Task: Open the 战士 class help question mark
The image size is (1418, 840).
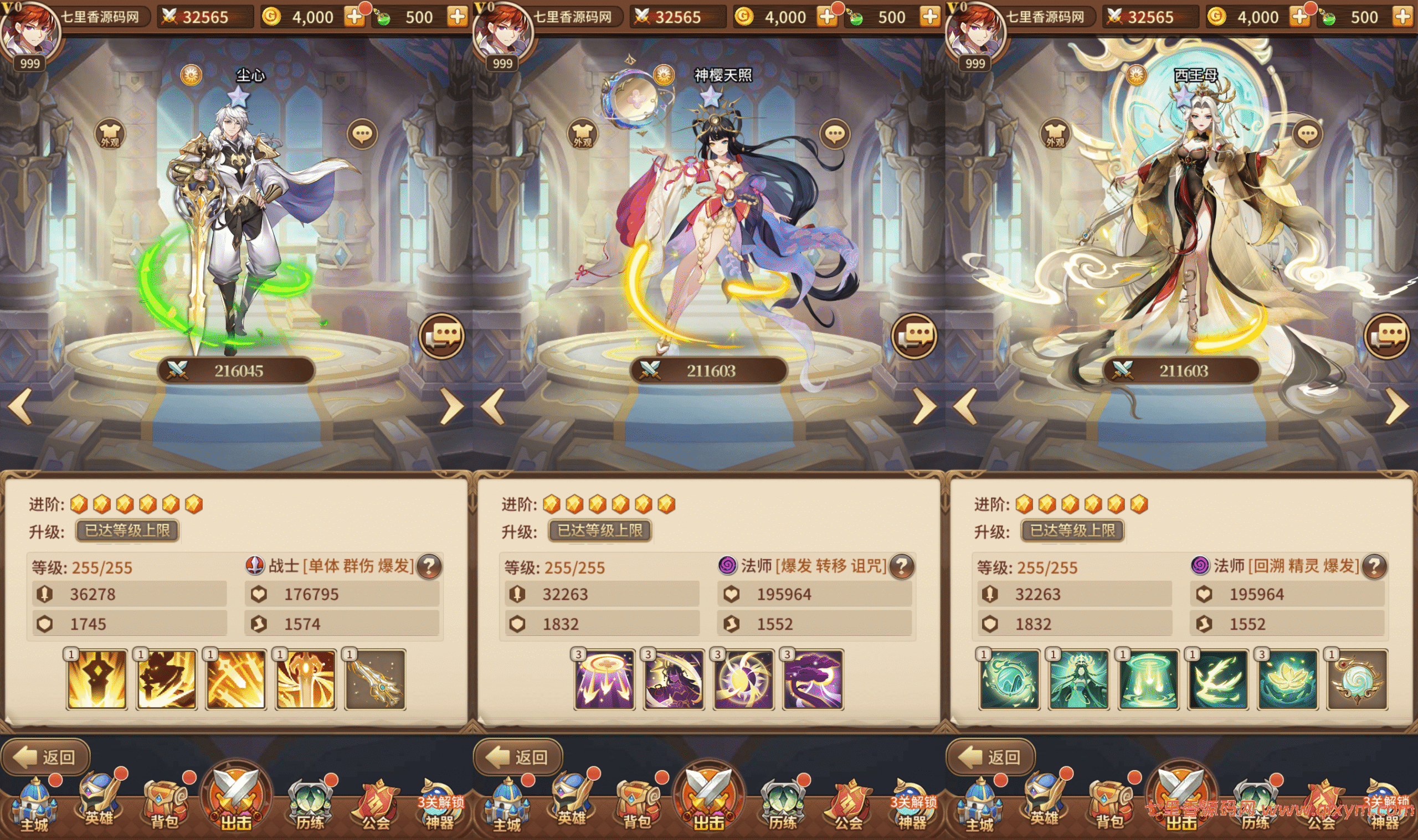Action: point(429,566)
